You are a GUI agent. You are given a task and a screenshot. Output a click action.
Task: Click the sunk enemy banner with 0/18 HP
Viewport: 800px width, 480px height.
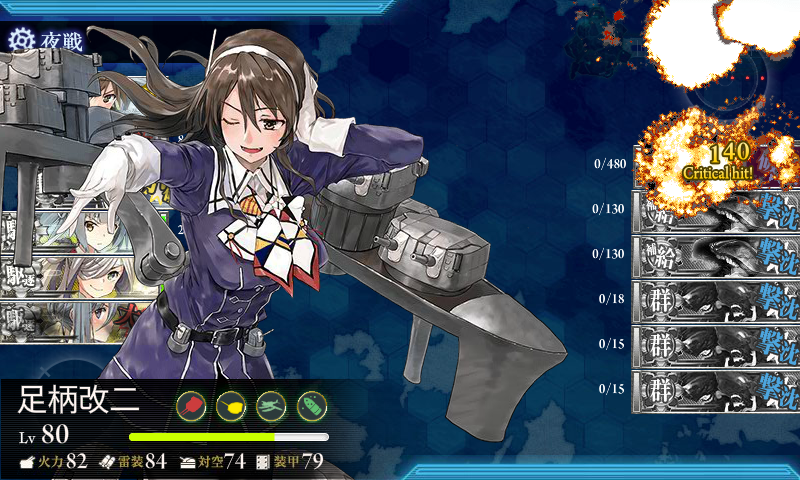click(x=716, y=298)
